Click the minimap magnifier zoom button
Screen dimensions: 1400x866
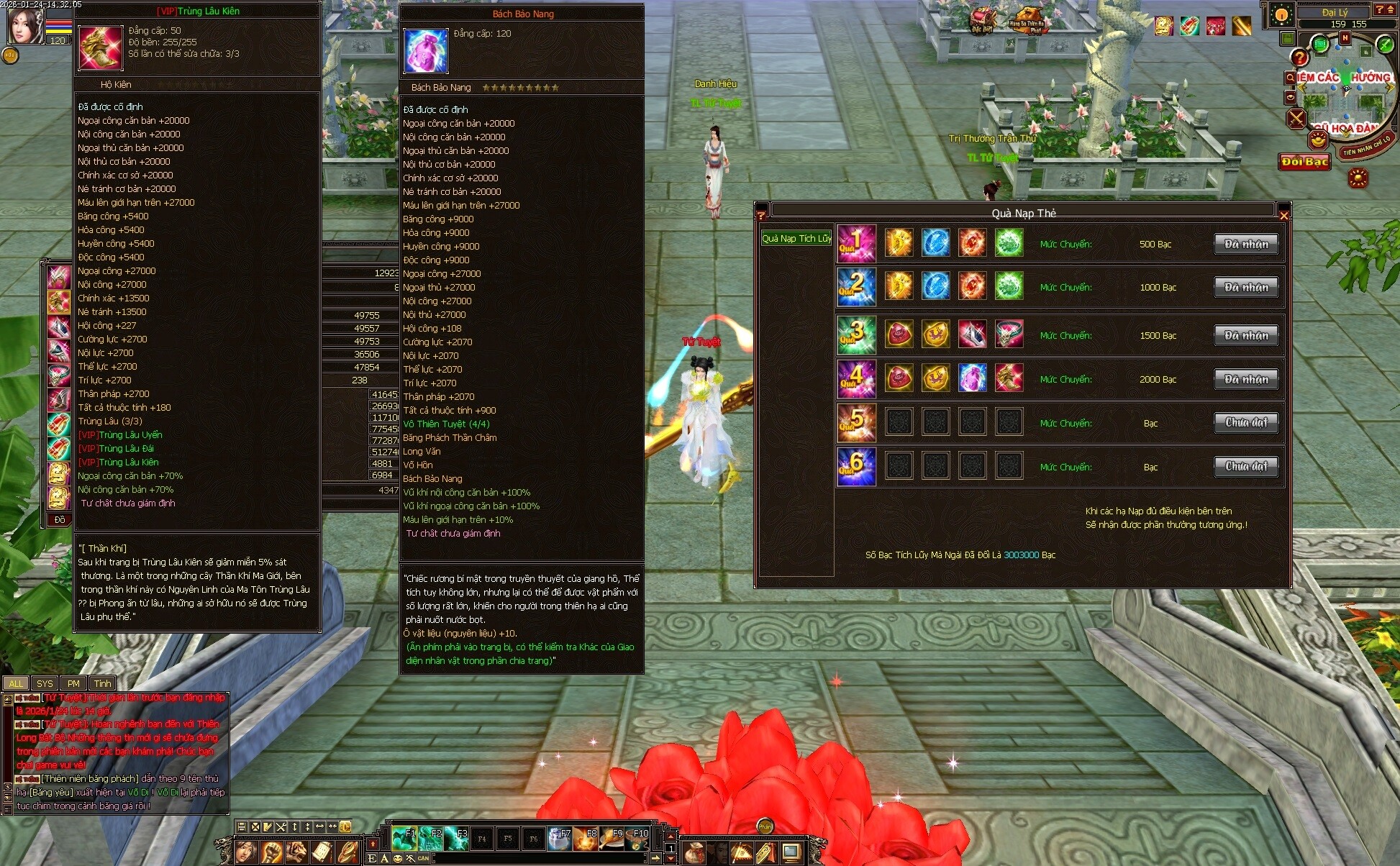(x=1290, y=77)
